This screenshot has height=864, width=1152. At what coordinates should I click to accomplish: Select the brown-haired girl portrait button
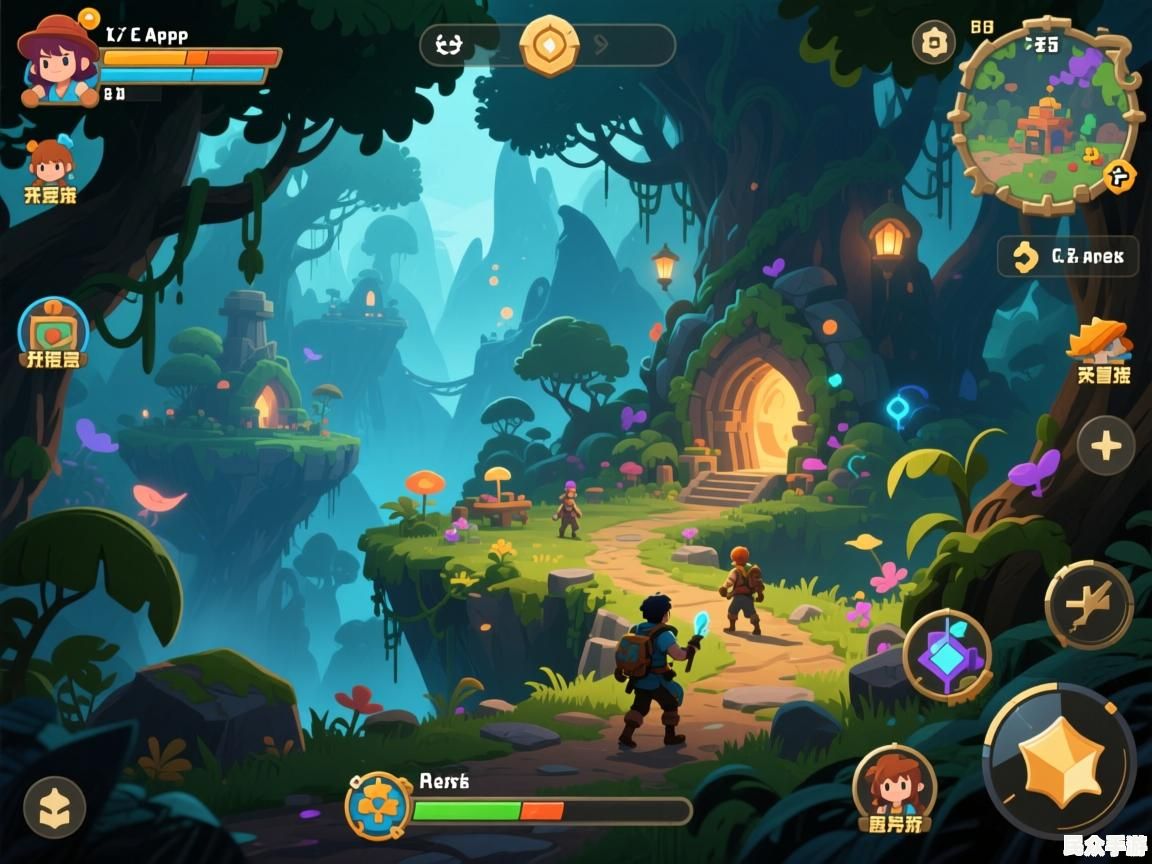click(x=894, y=784)
